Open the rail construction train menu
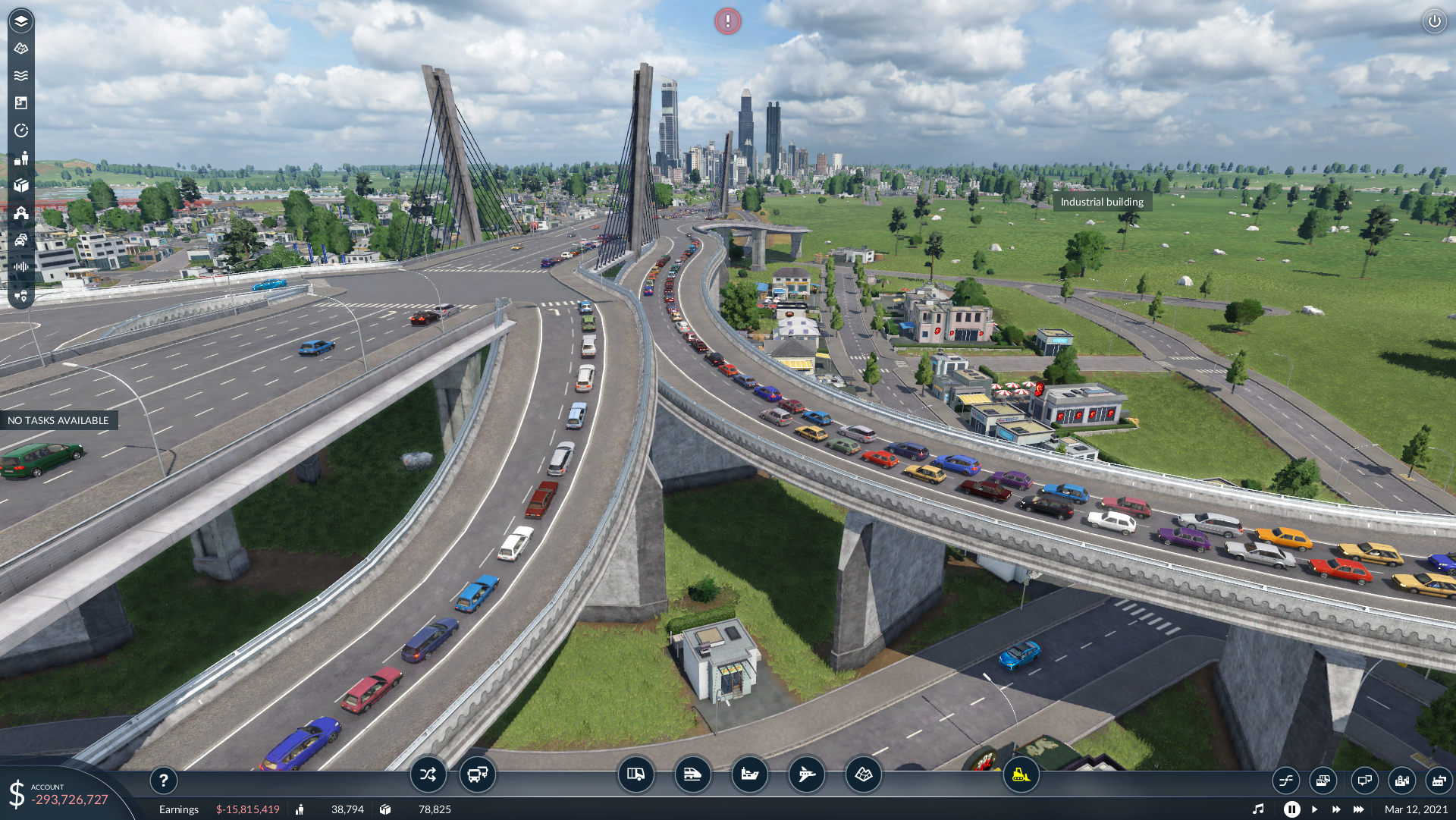The width and height of the screenshot is (1456, 820). pos(692,774)
